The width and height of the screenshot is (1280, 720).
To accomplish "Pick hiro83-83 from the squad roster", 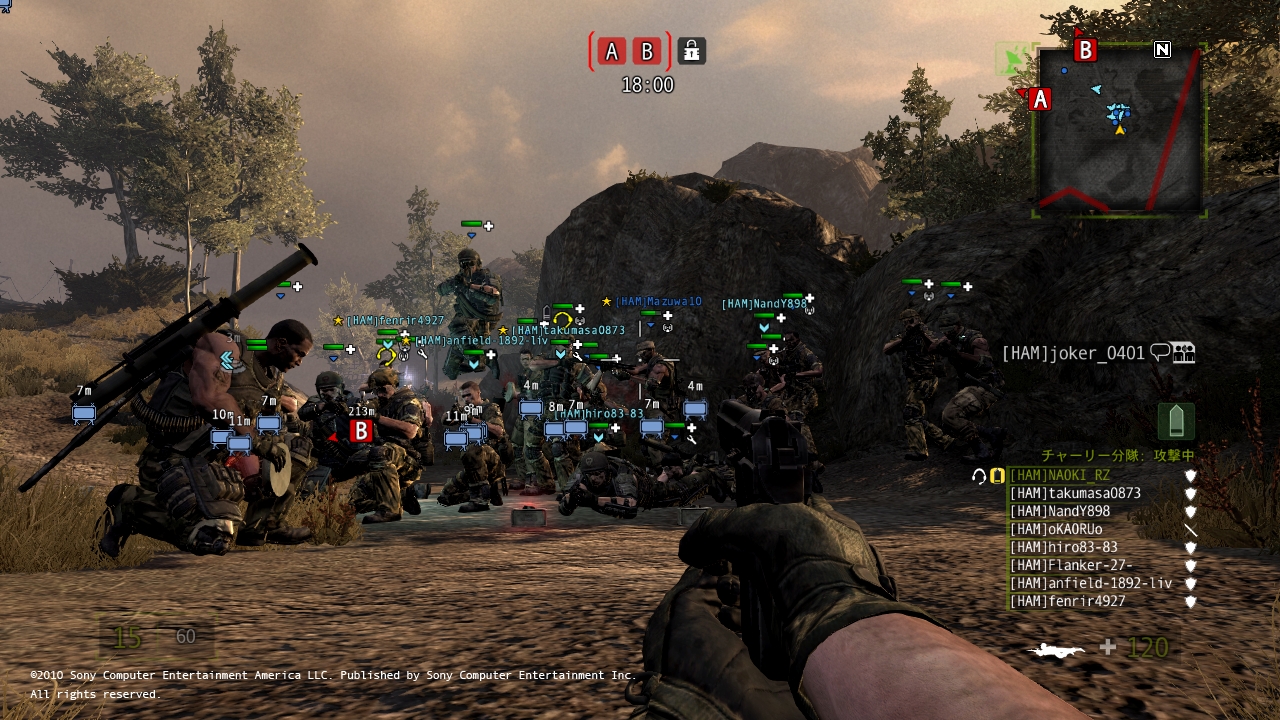I will (1063, 548).
